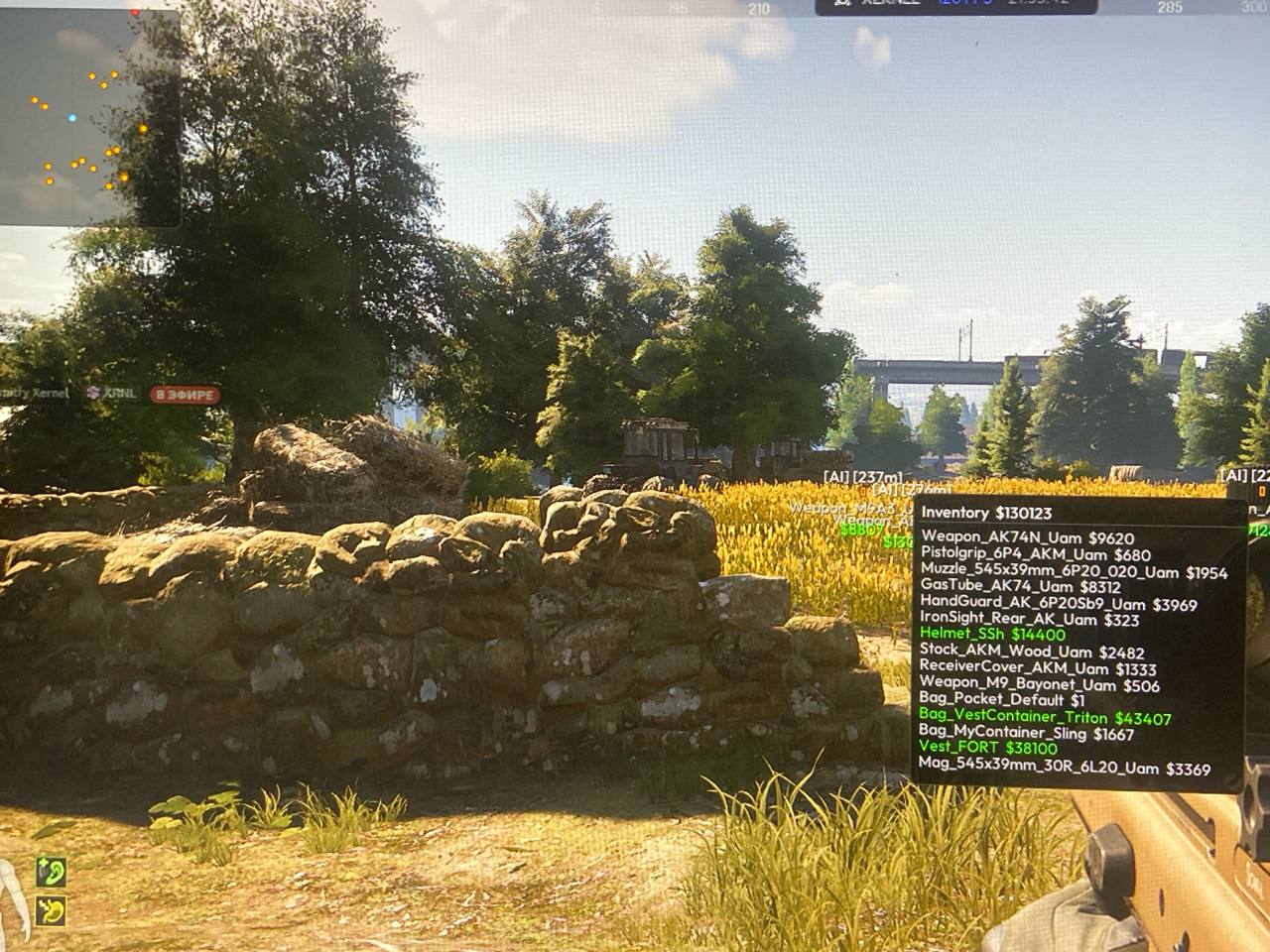Image resolution: width=1270 pixels, height=952 pixels.
Task: Select the GasTube_AK74_Uam entry
Action: [x=1021, y=587]
